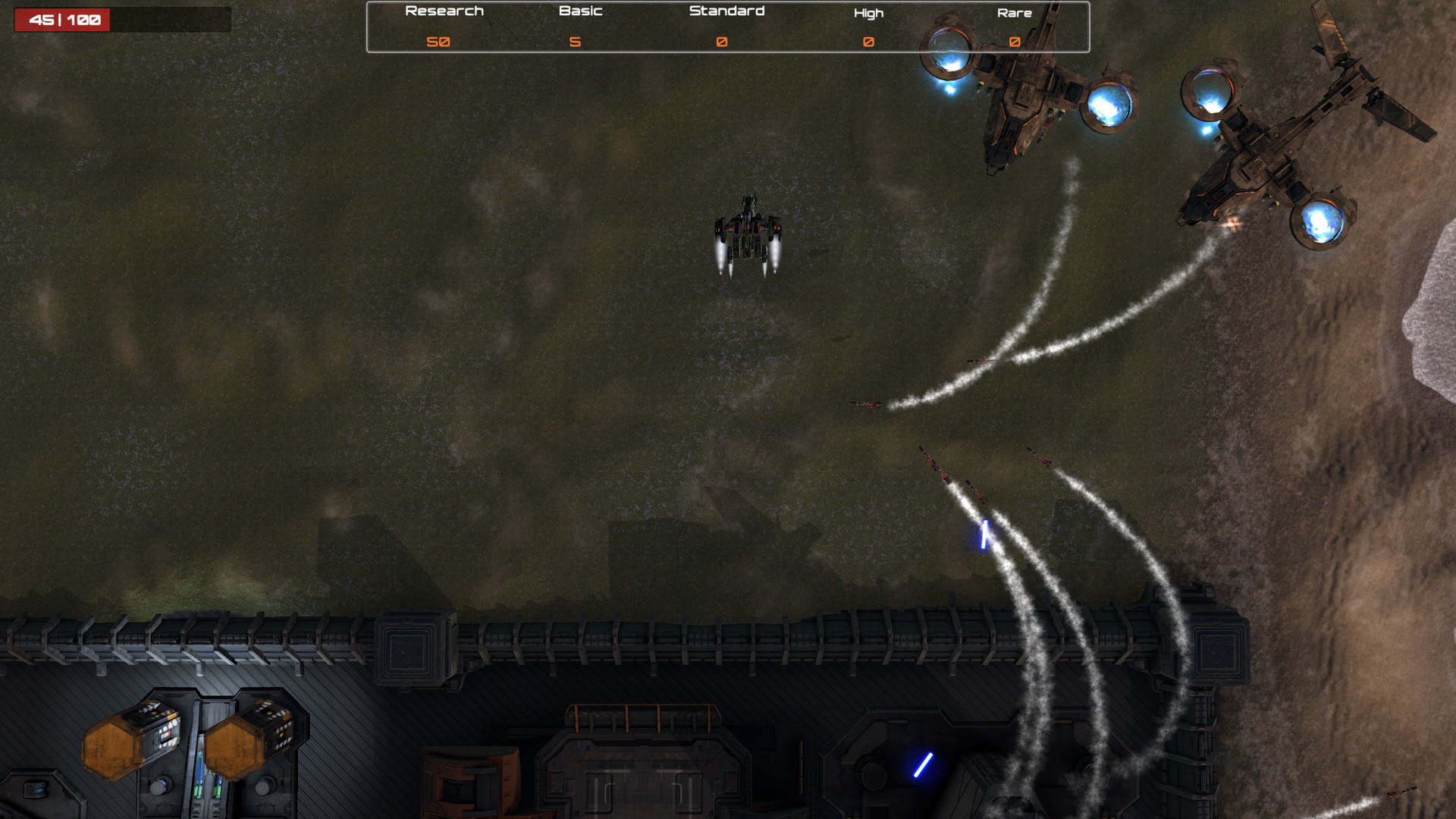1456x819 pixels.
Task: Select the Basic label on the resource bar
Action: click(580, 11)
